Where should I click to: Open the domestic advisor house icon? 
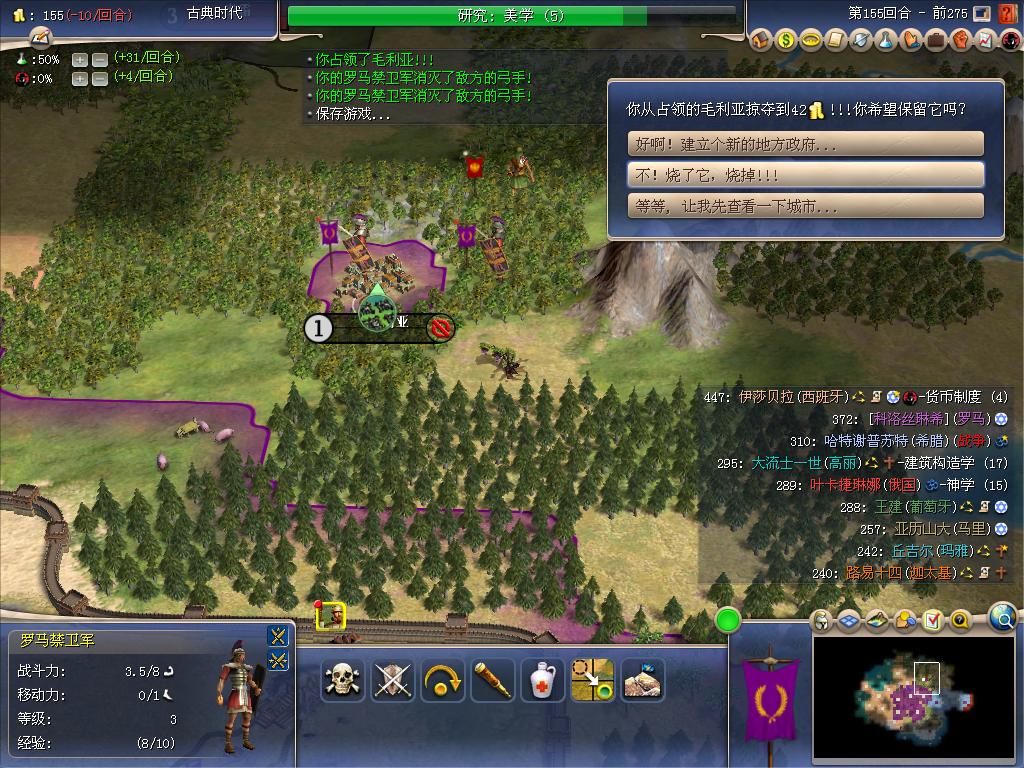coord(761,40)
